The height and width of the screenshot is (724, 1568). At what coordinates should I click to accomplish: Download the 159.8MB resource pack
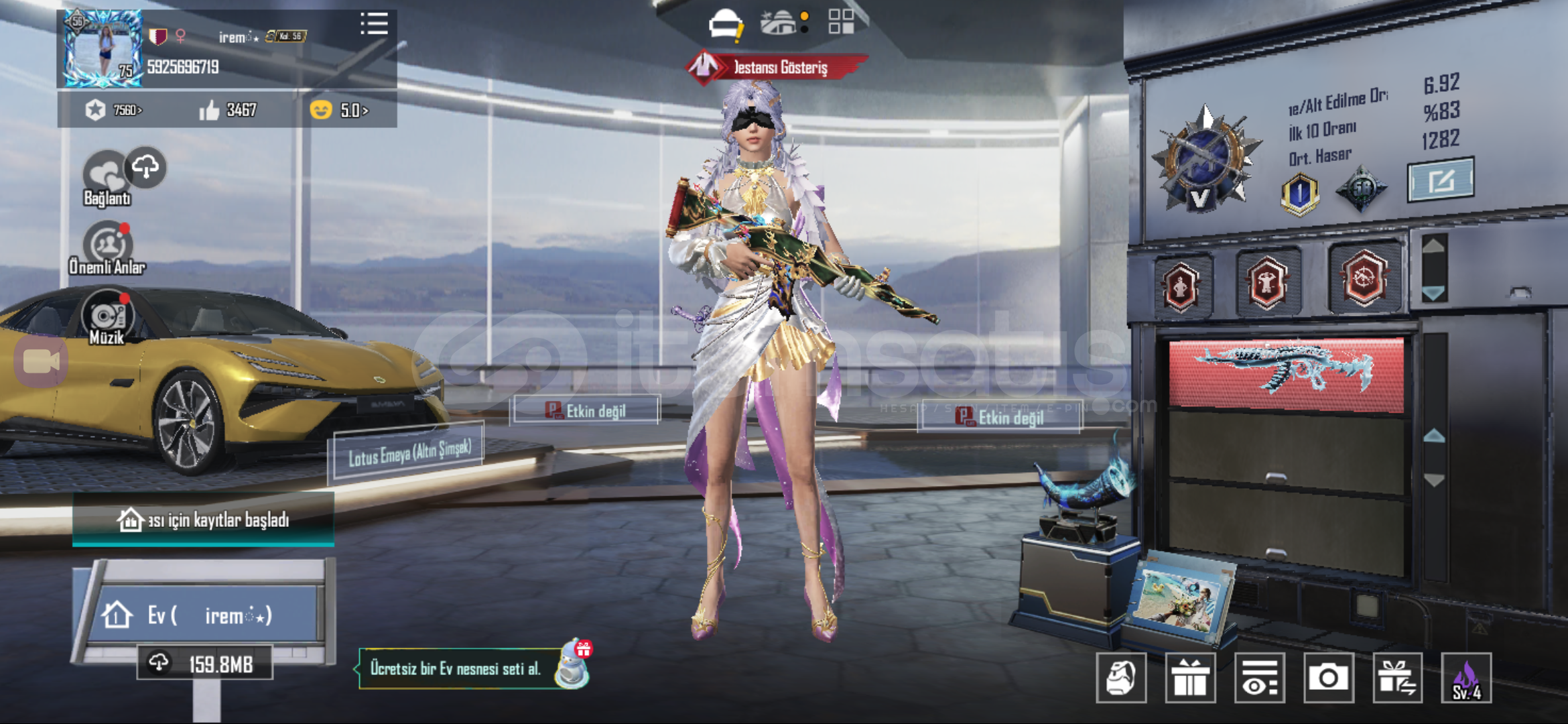coord(205,664)
